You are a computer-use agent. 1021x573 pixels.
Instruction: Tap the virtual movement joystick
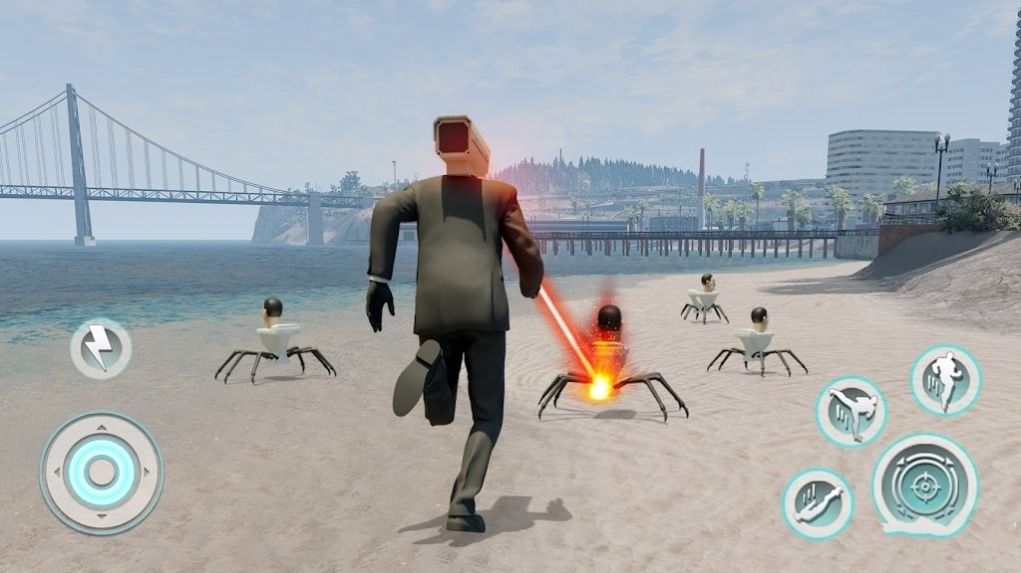click(101, 472)
